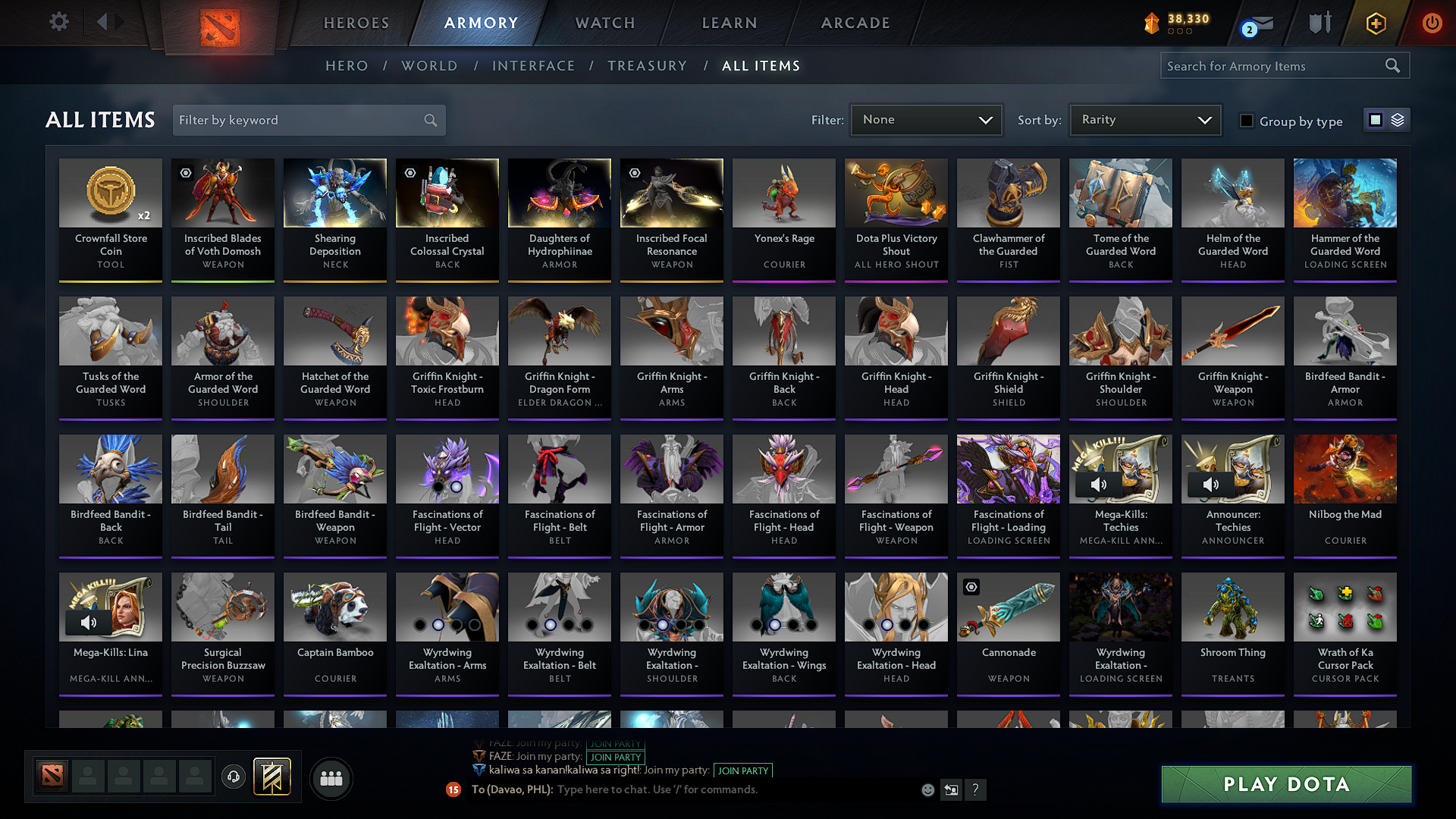Click the shield and sword armory icon
Screen dimensions: 1456x819
1319,24
